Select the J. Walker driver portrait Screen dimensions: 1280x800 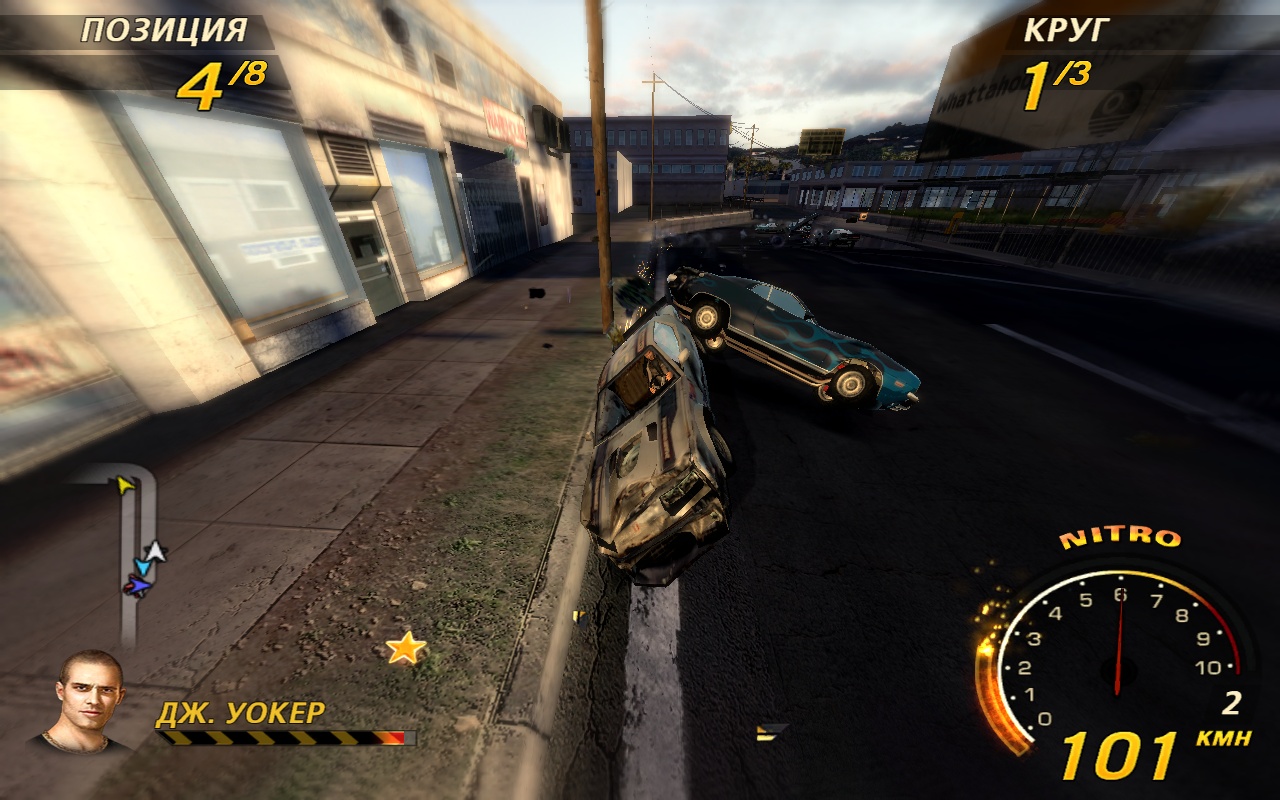point(88,700)
